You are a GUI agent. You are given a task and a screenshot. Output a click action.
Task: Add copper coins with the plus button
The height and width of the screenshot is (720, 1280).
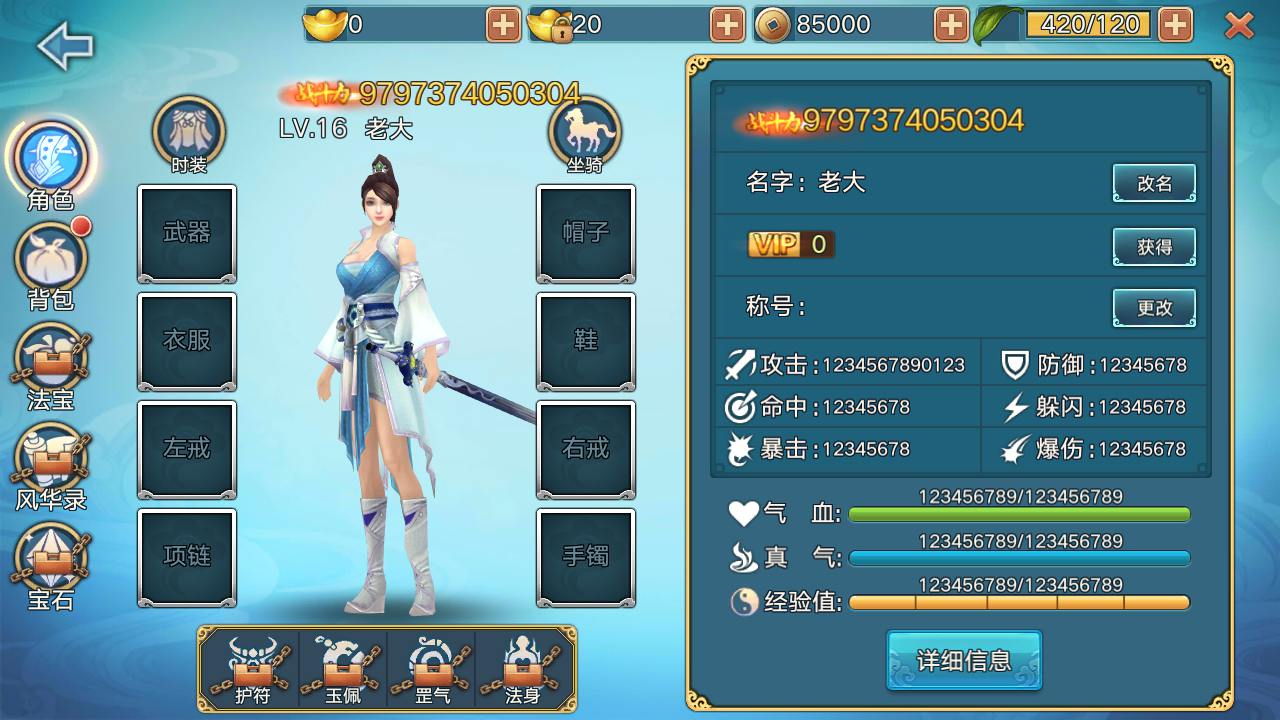(x=952, y=25)
